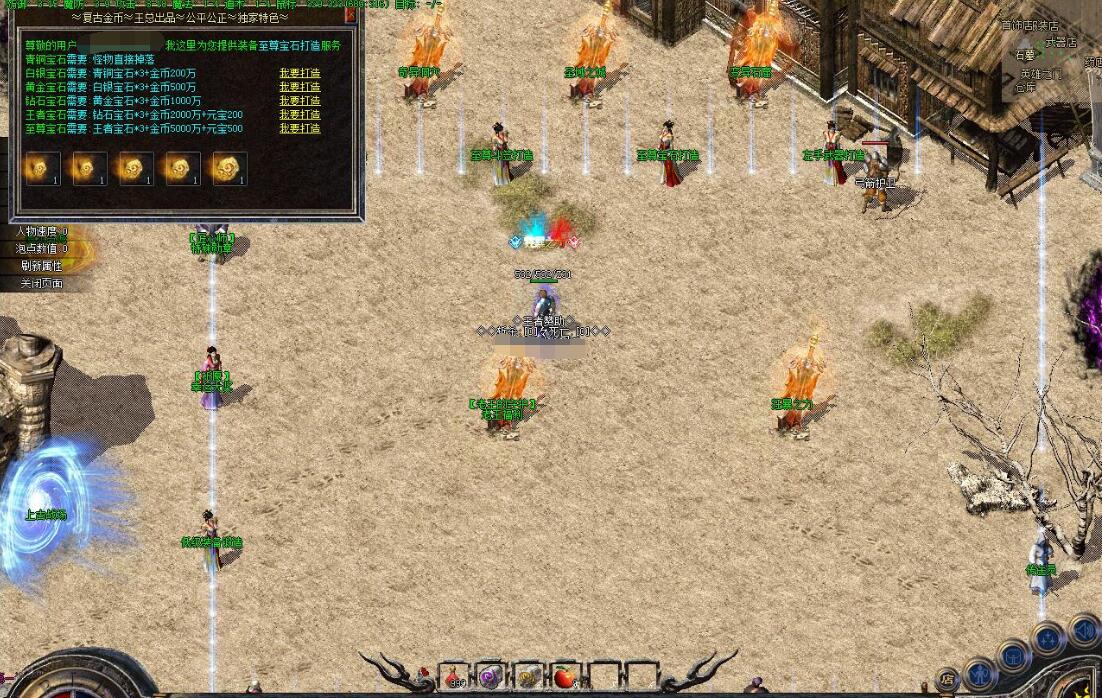Click the 关闭页面 button
Screen dimensions: 1102x698
coord(44,284)
